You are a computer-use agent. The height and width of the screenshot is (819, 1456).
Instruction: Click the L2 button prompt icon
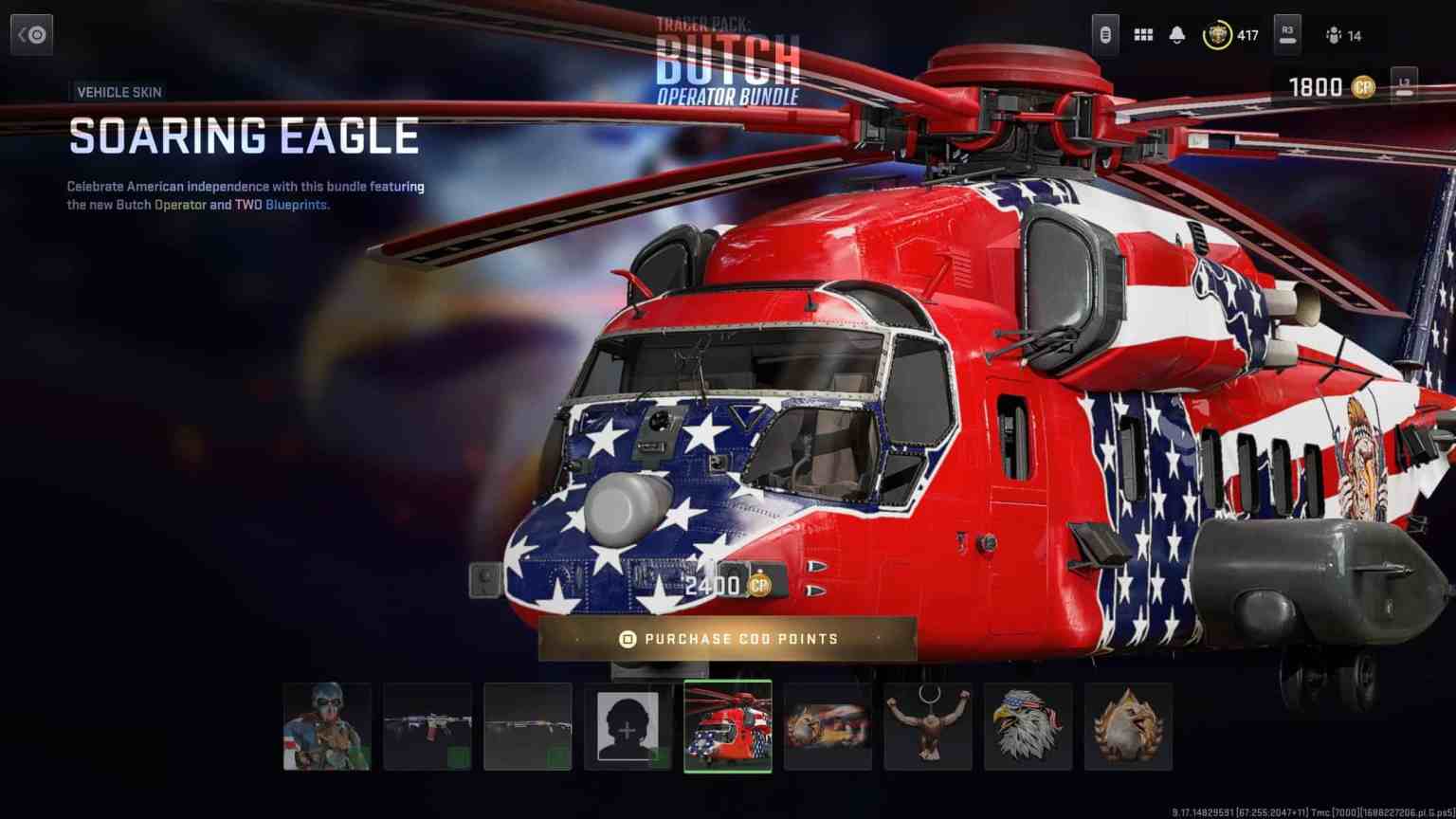tap(1400, 86)
